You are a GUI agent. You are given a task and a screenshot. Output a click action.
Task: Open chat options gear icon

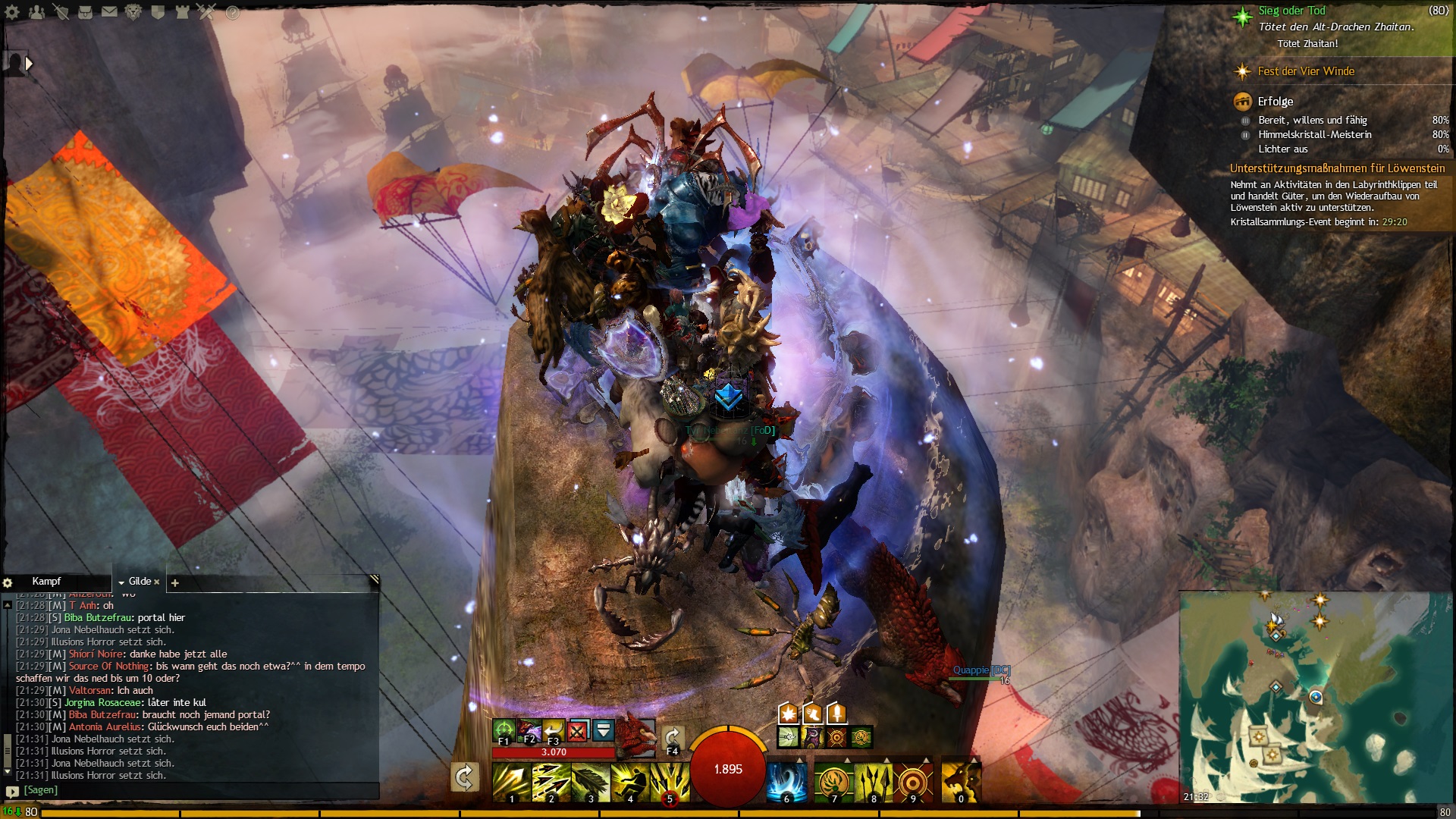click(8, 582)
